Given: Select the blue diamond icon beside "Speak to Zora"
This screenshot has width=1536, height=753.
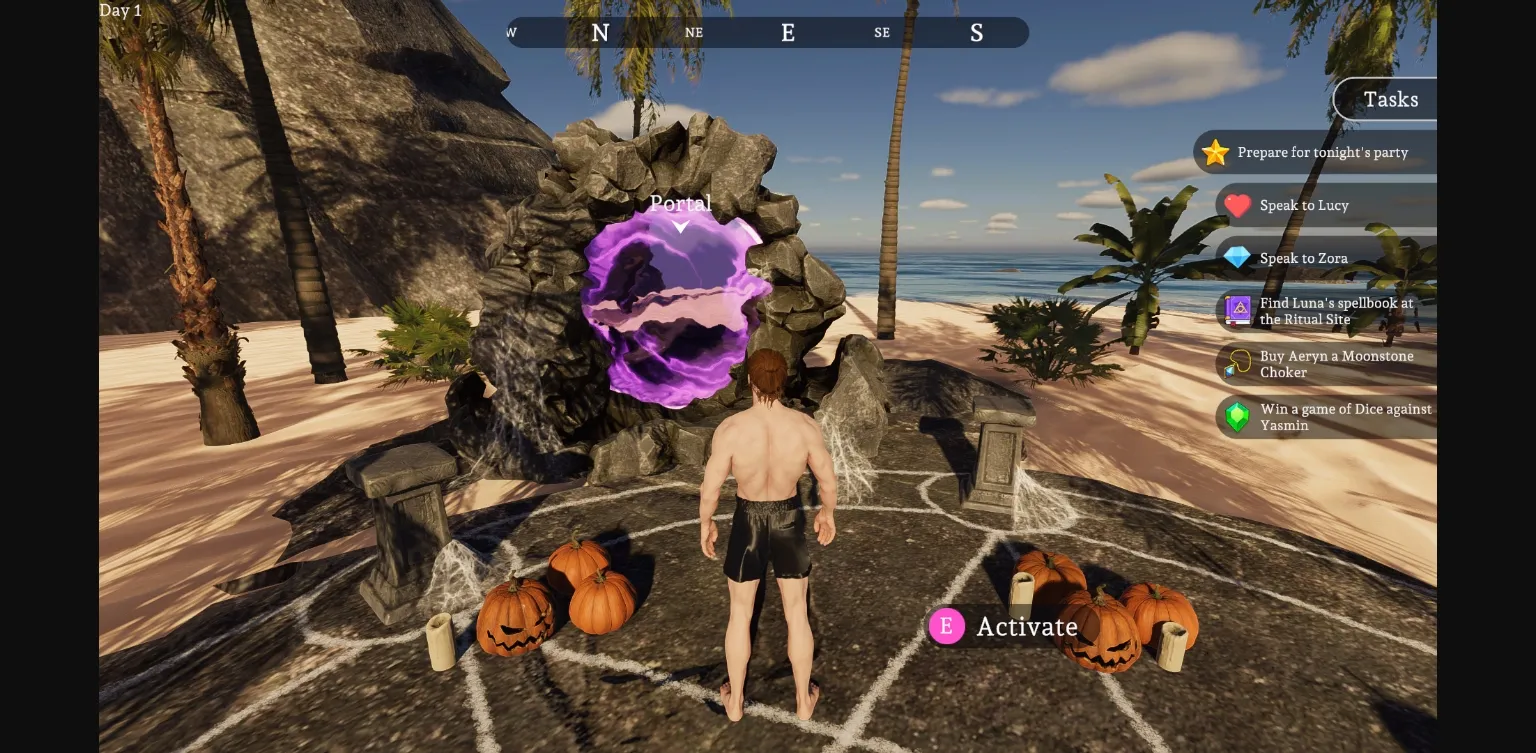Looking at the screenshot, I should tap(1238, 258).
